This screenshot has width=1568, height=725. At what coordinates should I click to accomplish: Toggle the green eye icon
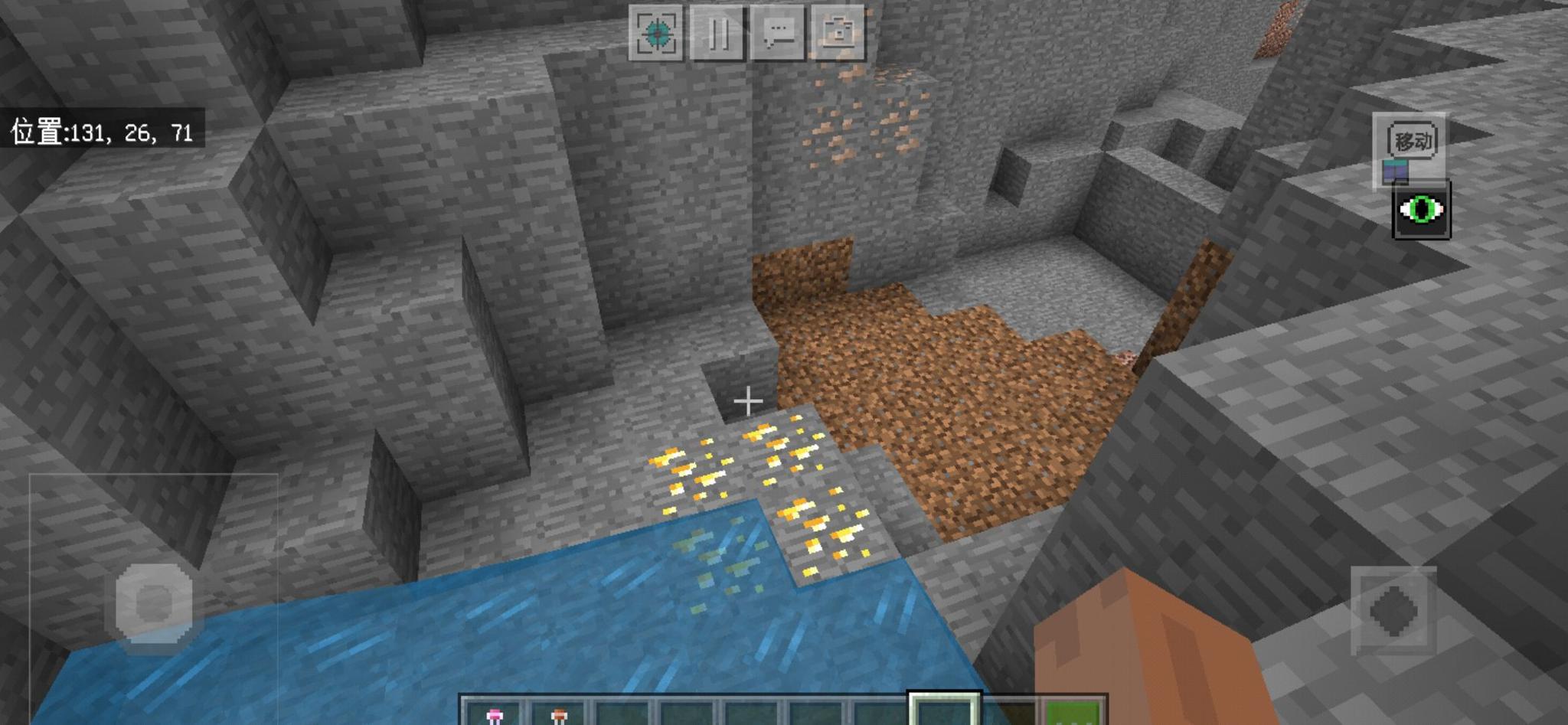coord(1421,210)
